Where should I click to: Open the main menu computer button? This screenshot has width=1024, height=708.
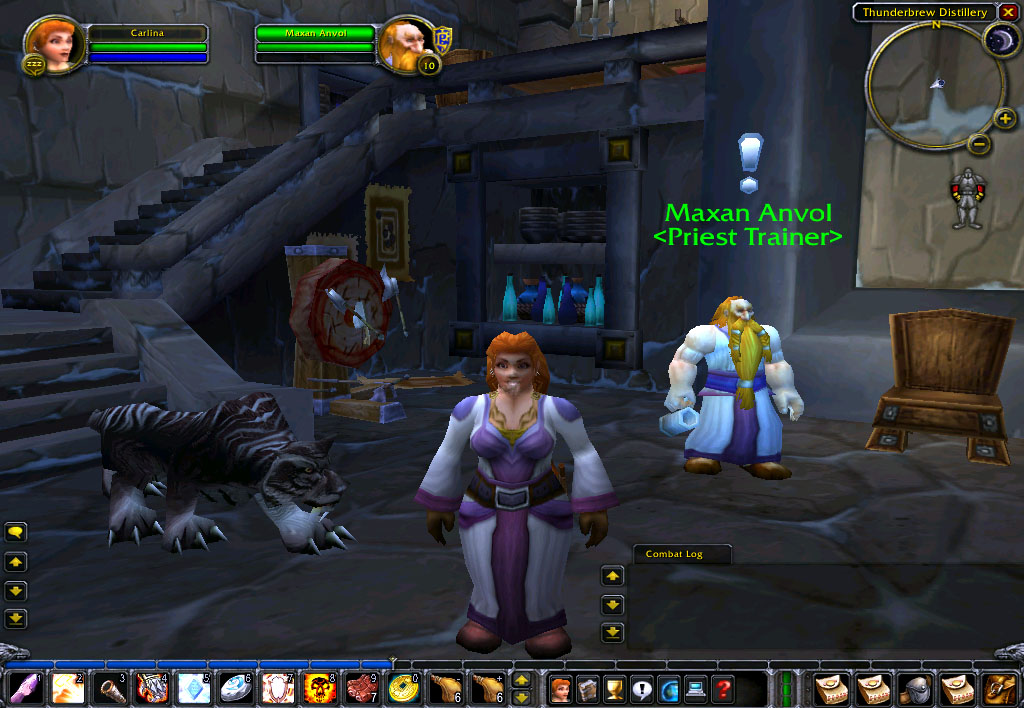click(695, 689)
